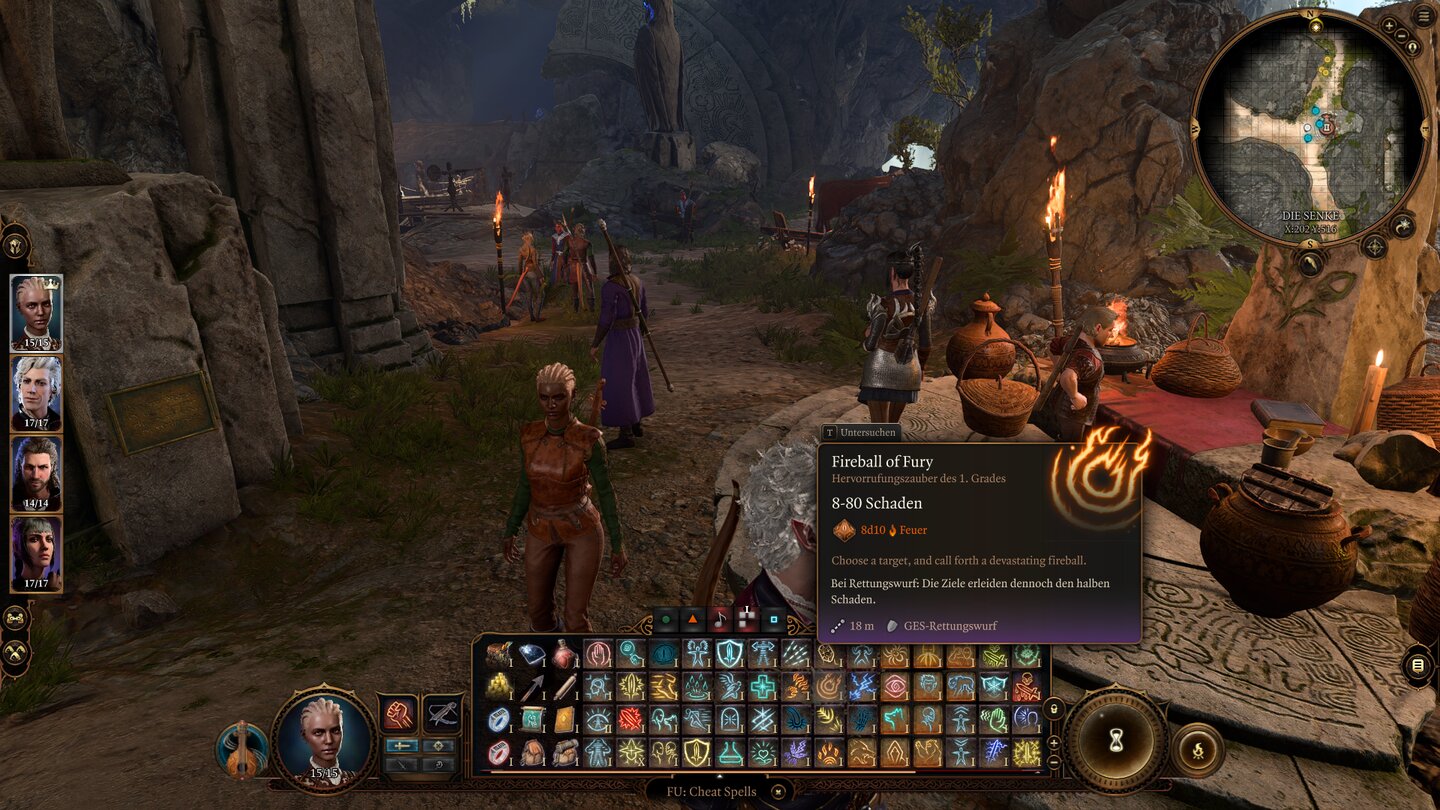Open the large character portrait on the hotbar
1440x810 pixels.
pyautogui.click(x=323, y=740)
